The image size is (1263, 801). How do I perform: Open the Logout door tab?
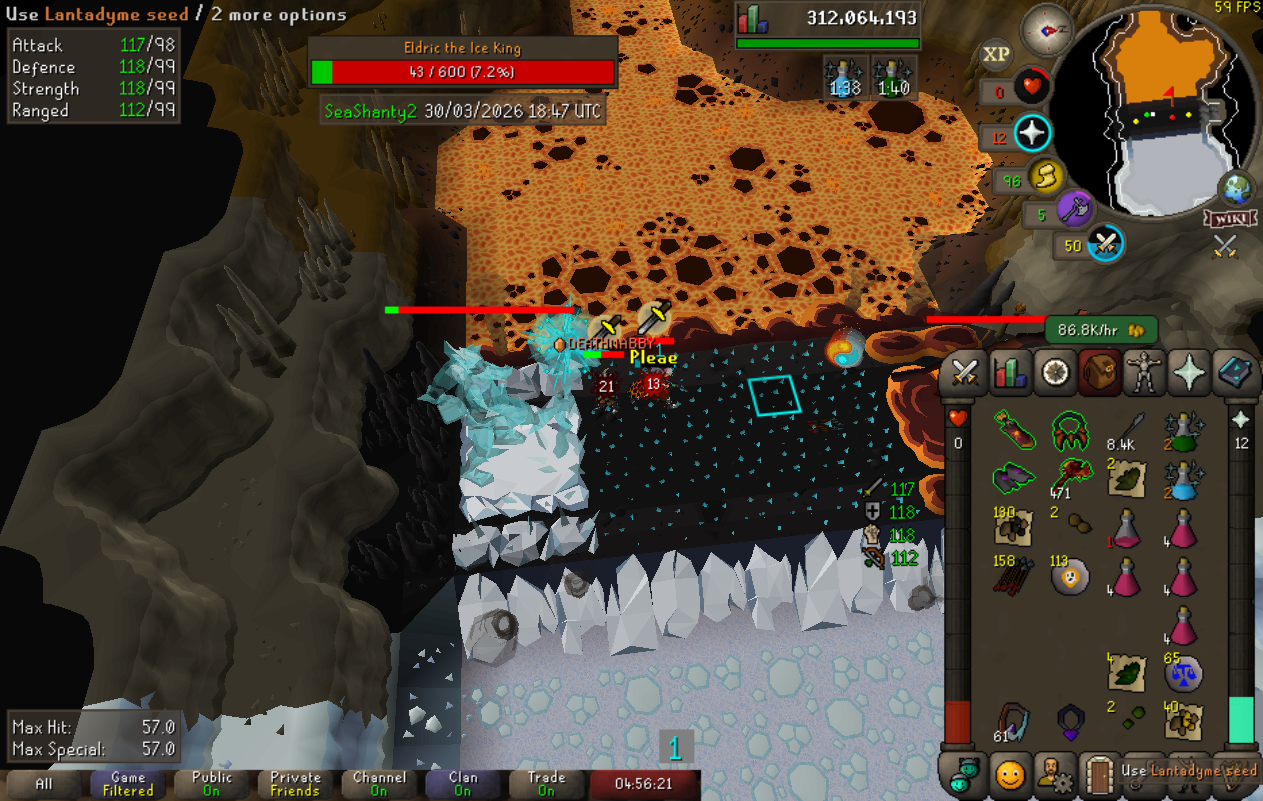pos(1101,774)
